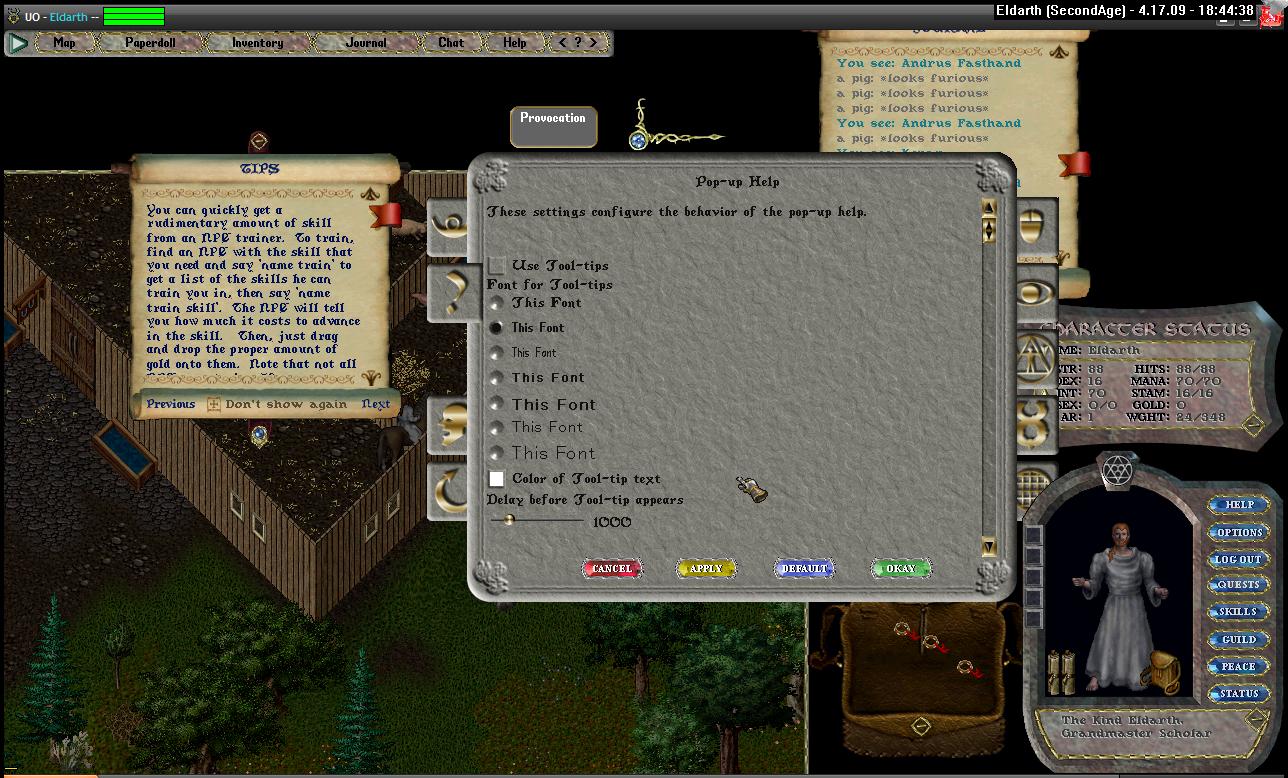Open the Color of Tool-tip text swatch
This screenshot has height=778, width=1288.
(x=497, y=479)
